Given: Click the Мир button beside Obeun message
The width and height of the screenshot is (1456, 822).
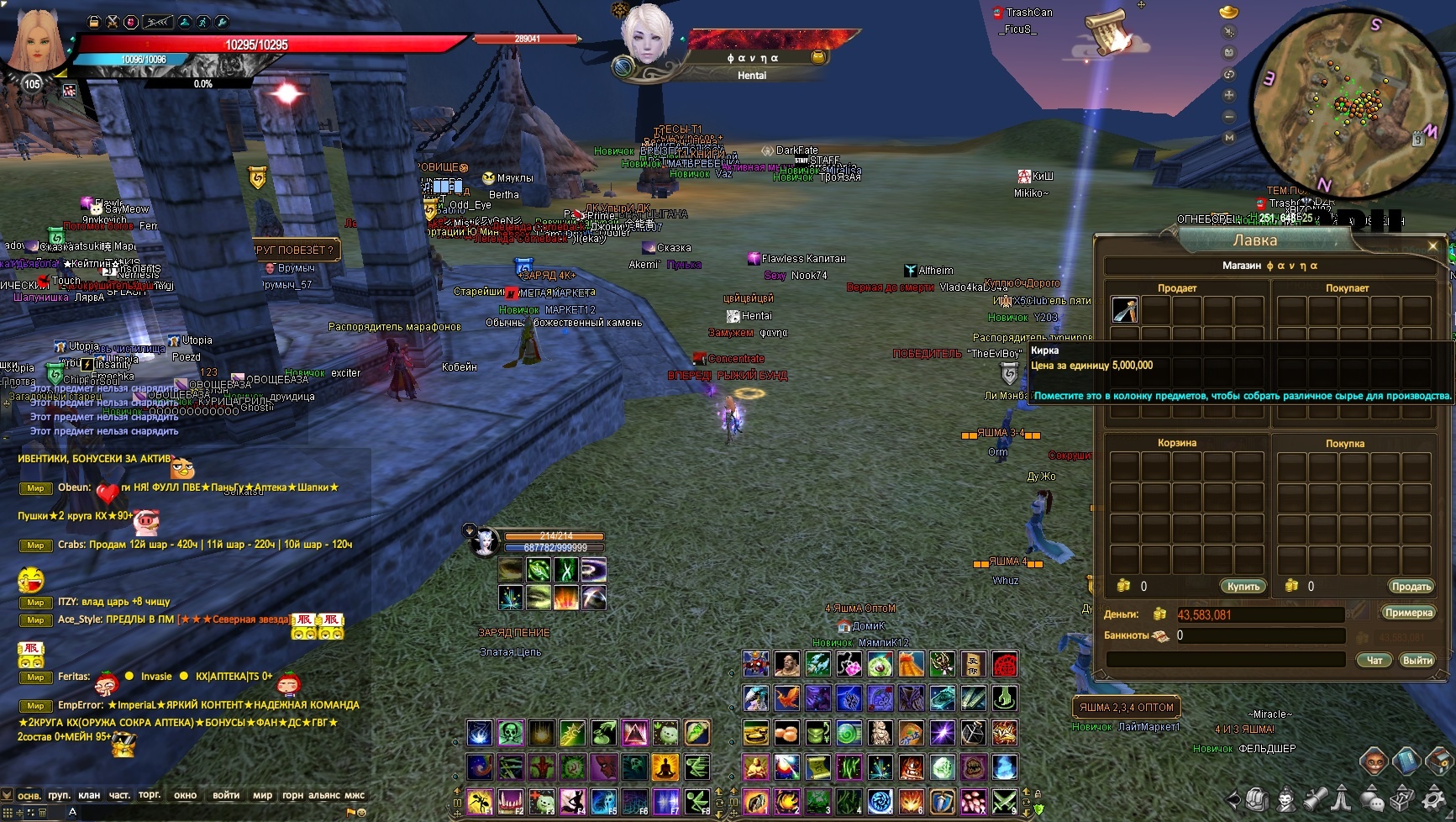Looking at the screenshot, I should (35, 488).
